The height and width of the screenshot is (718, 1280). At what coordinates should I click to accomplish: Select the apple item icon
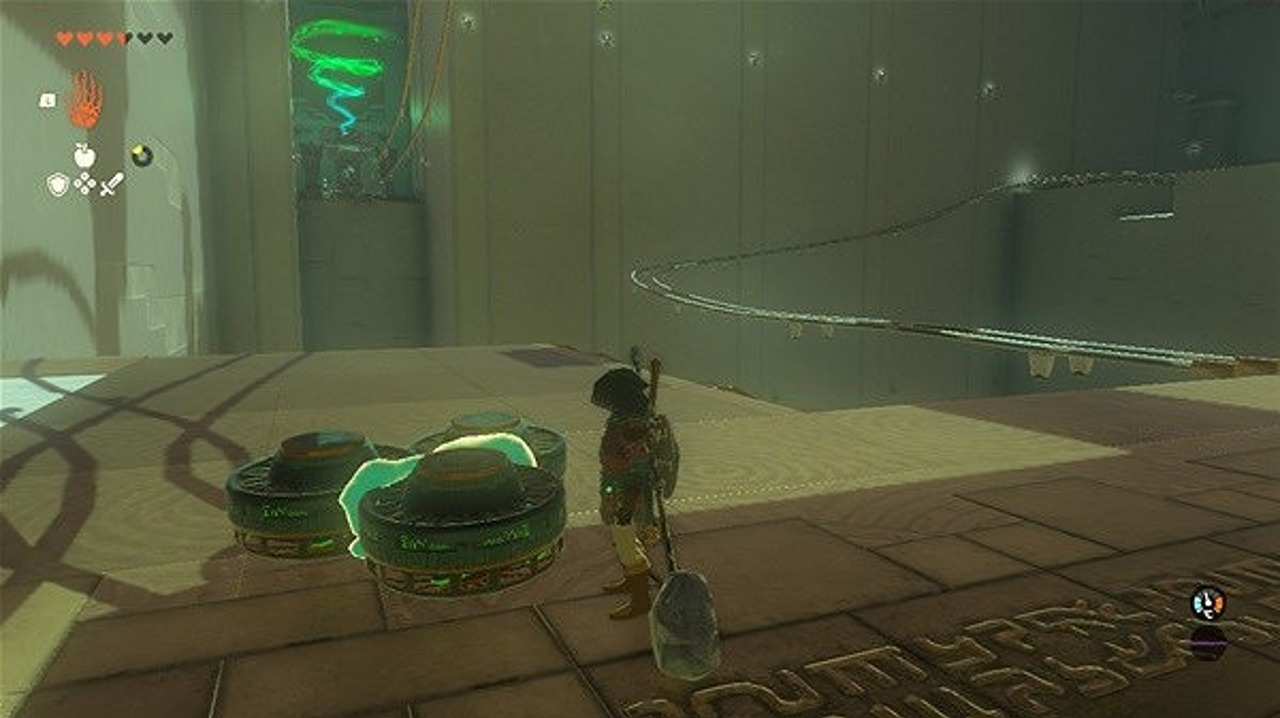click(x=85, y=155)
